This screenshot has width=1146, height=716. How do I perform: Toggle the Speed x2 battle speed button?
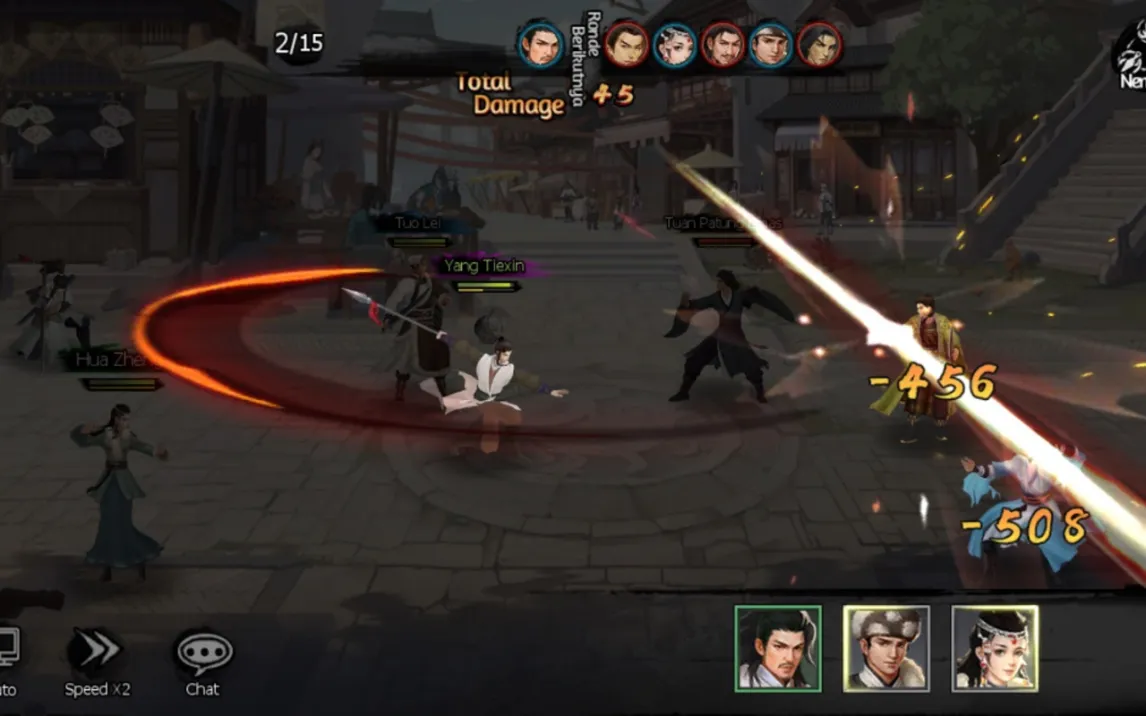pyautogui.click(x=97, y=654)
